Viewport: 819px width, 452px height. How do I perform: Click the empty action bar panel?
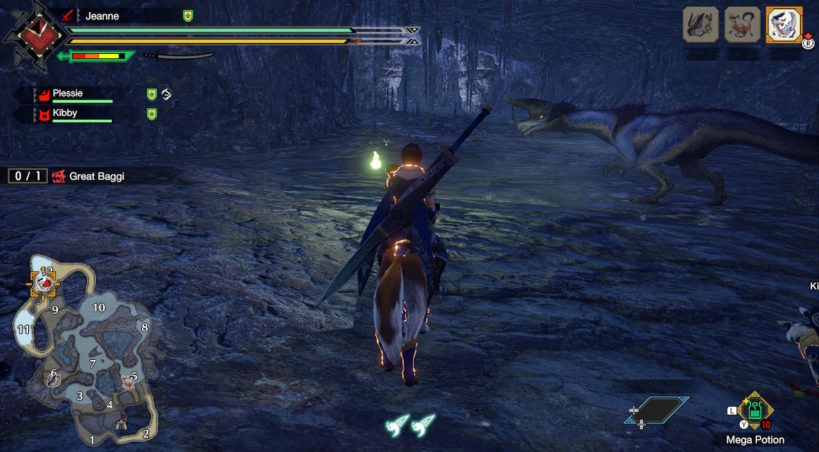(656, 409)
